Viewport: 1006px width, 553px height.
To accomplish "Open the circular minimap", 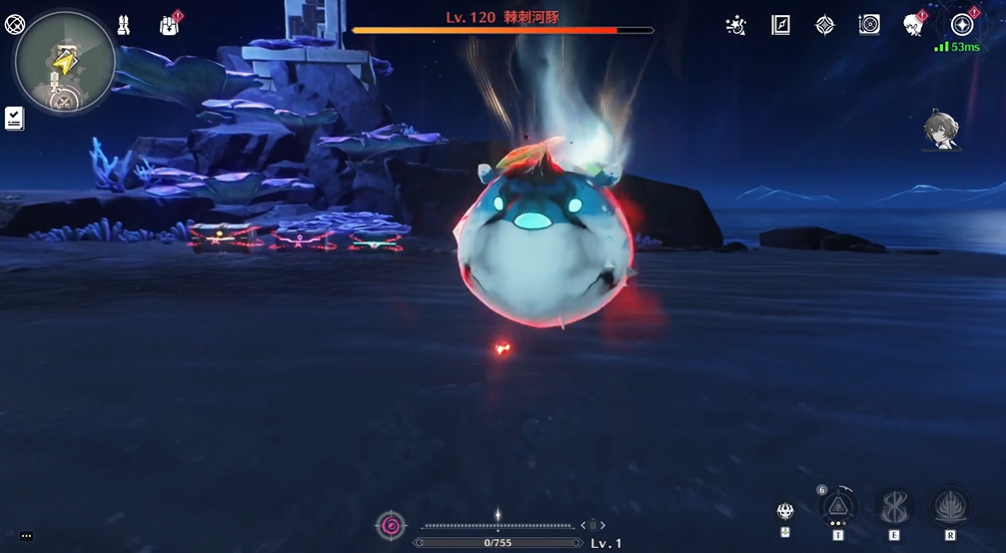I will 65,62.
